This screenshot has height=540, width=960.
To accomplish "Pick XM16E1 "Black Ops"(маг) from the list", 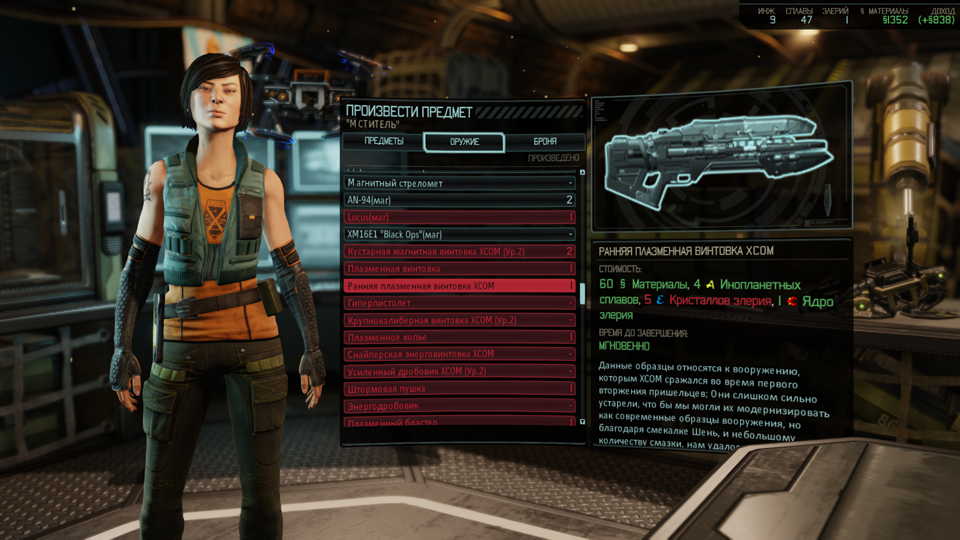I will (x=460, y=234).
